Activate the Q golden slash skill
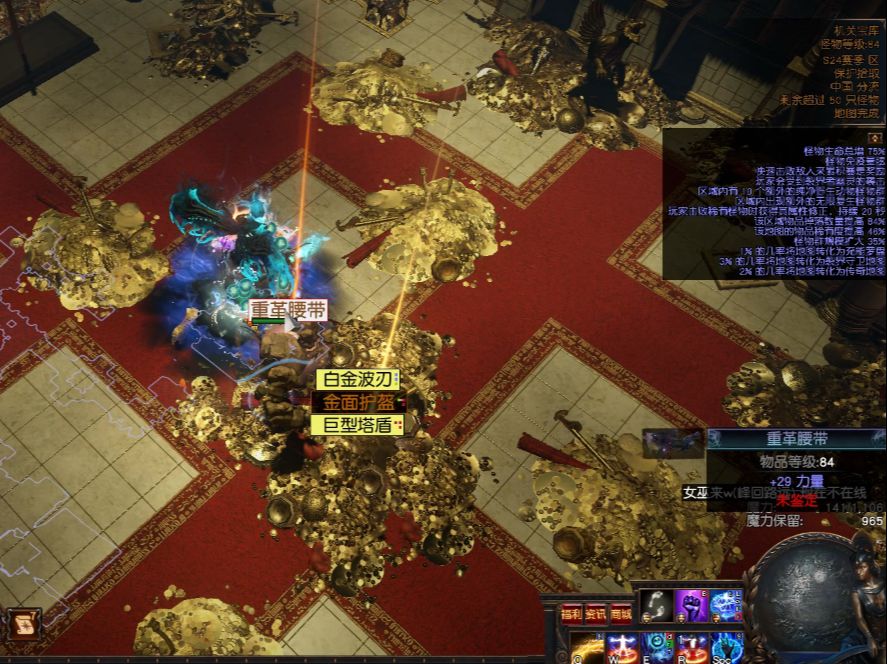 (587, 648)
